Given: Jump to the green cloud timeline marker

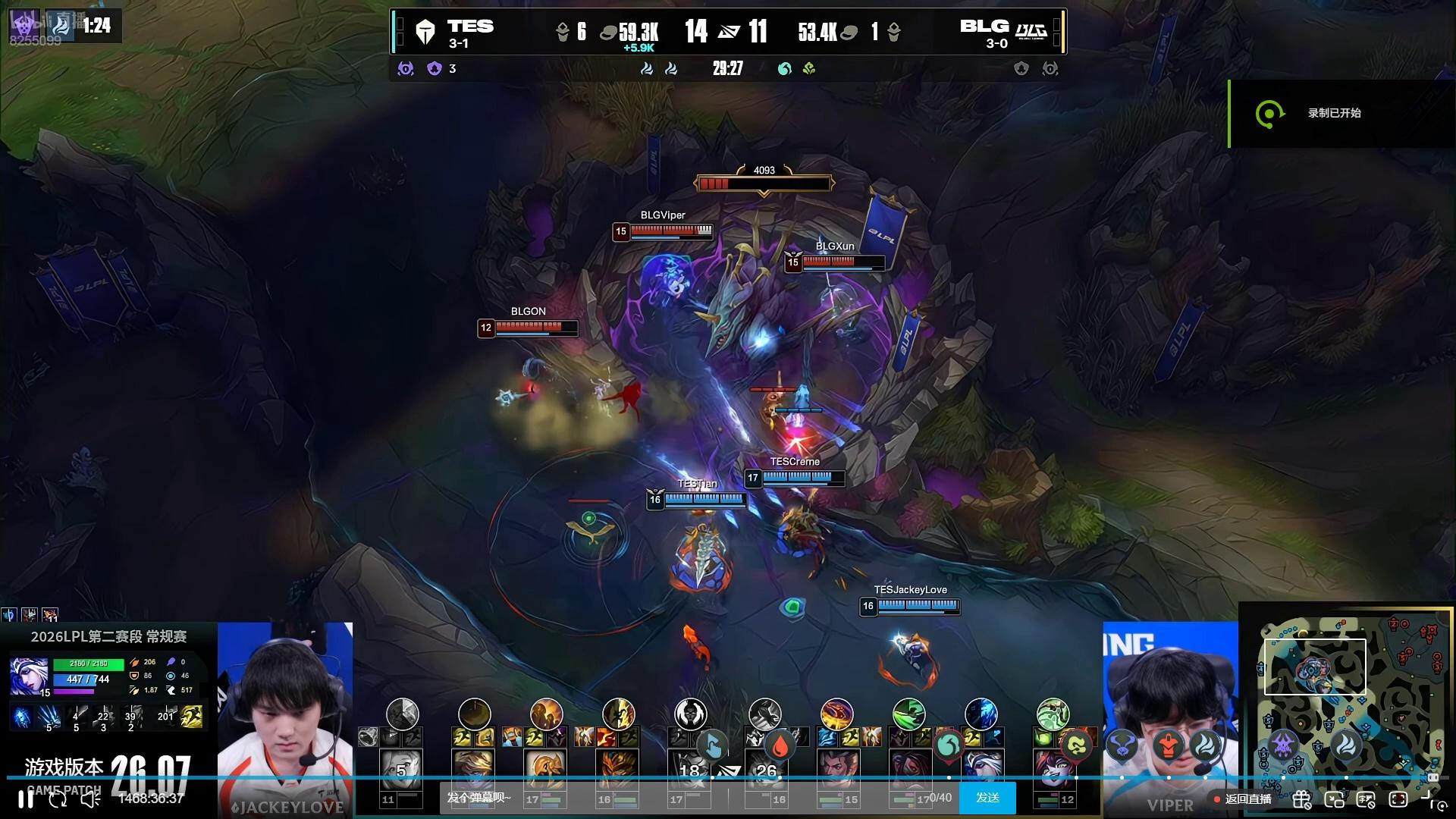Looking at the screenshot, I should 1075,746.
